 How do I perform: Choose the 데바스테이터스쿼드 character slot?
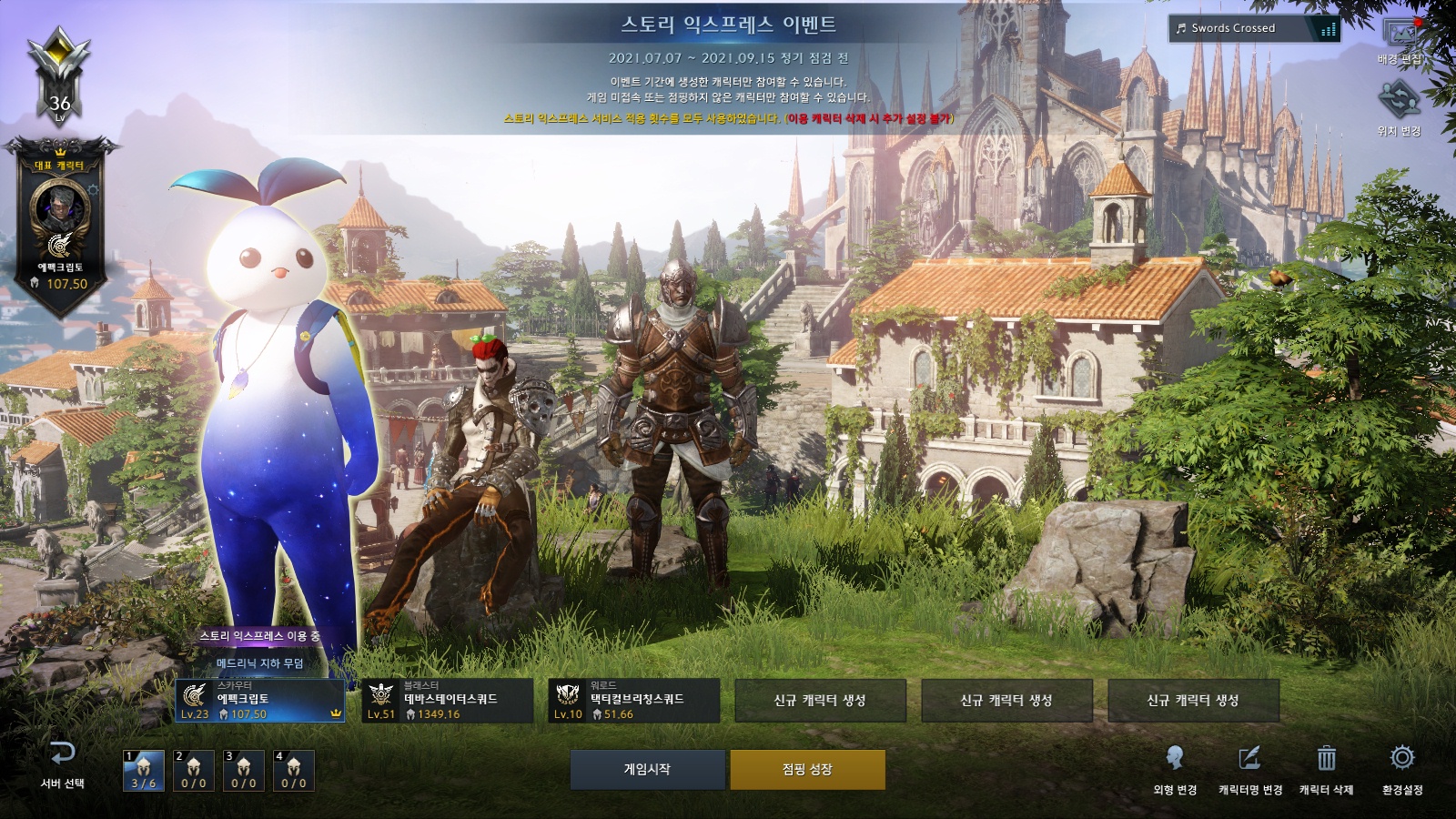[447, 701]
